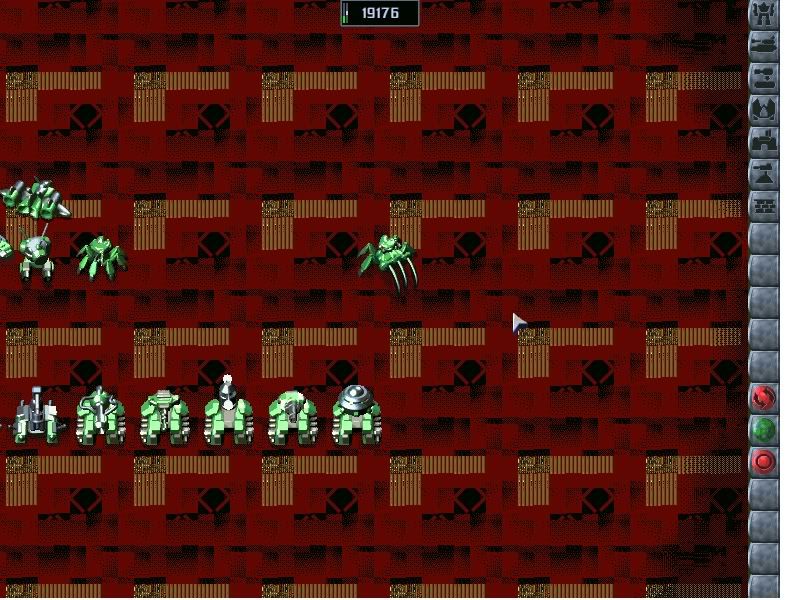Select the robot mech build icon
This screenshot has height=600, width=800.
(764, 14)
